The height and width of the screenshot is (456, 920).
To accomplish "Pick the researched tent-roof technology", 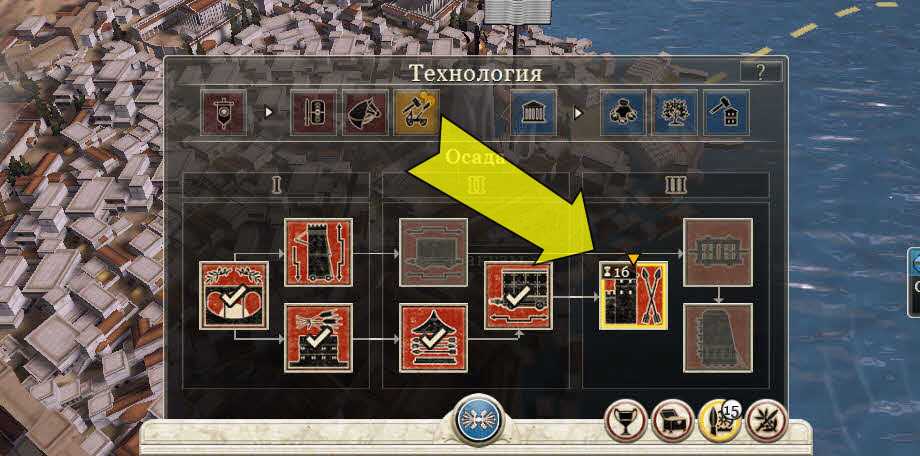I will coord(433,337).
